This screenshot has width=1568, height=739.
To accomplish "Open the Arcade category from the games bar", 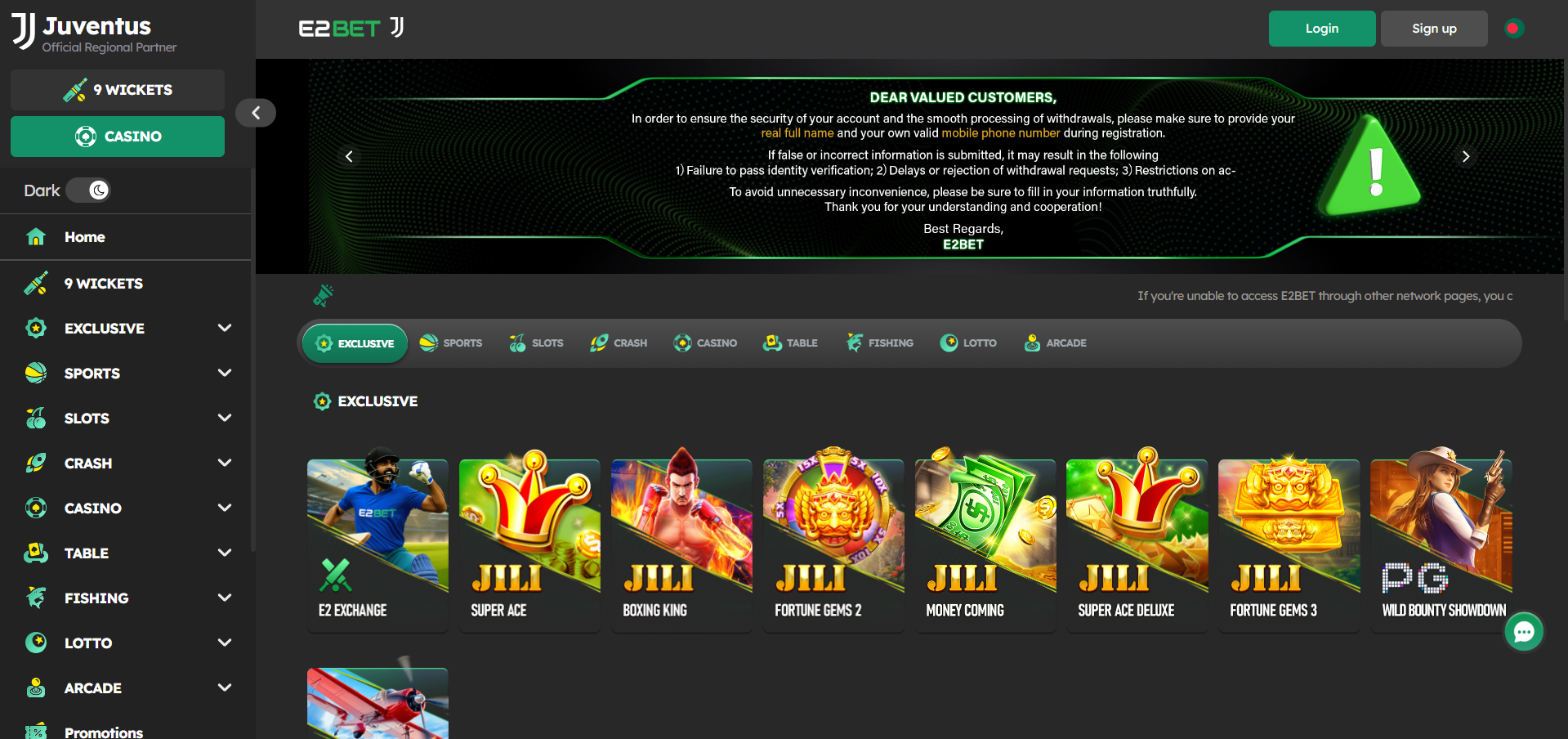I will pyautogui.click(x=1031, y=343).
